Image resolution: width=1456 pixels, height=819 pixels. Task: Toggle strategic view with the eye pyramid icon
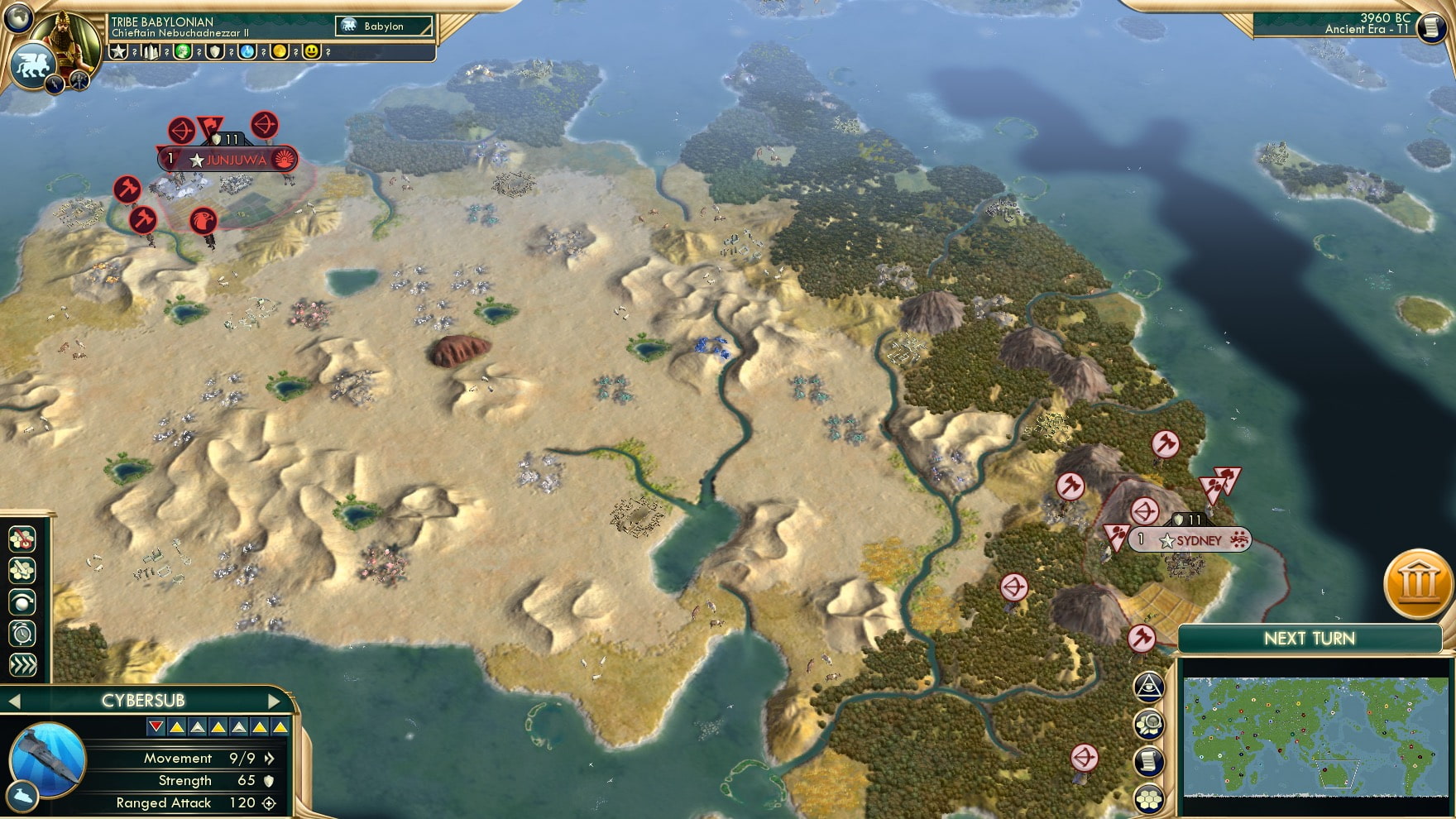[x=1150, y=687]
